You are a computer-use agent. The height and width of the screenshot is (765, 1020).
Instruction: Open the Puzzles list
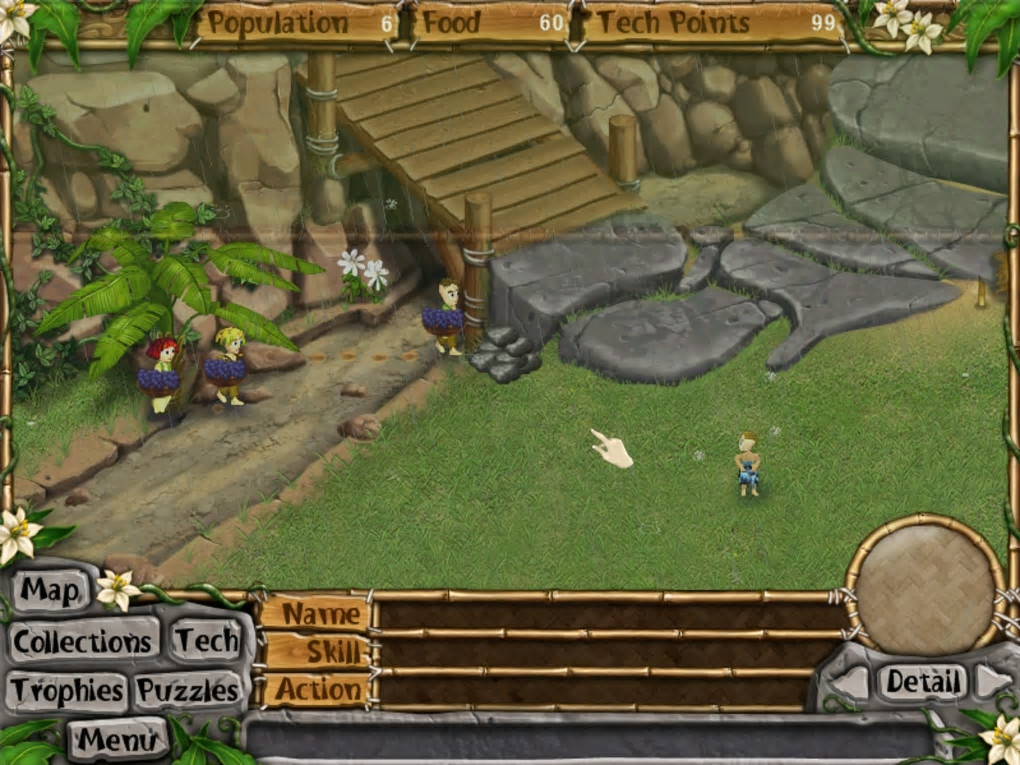pos(189,690)
